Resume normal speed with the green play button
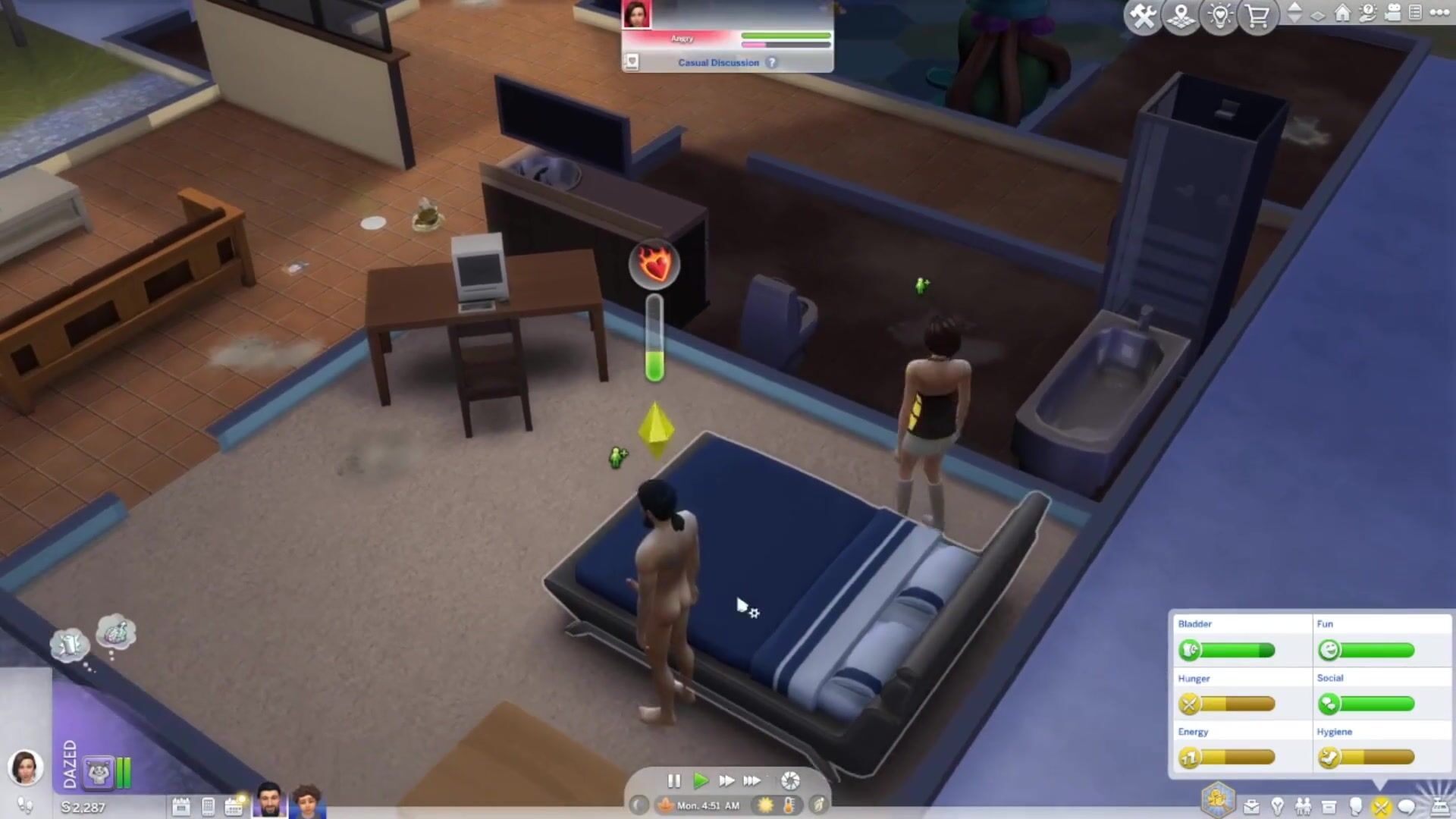Image resolution: width=1456 pixels, height=819 pixels. pos(701,780)
